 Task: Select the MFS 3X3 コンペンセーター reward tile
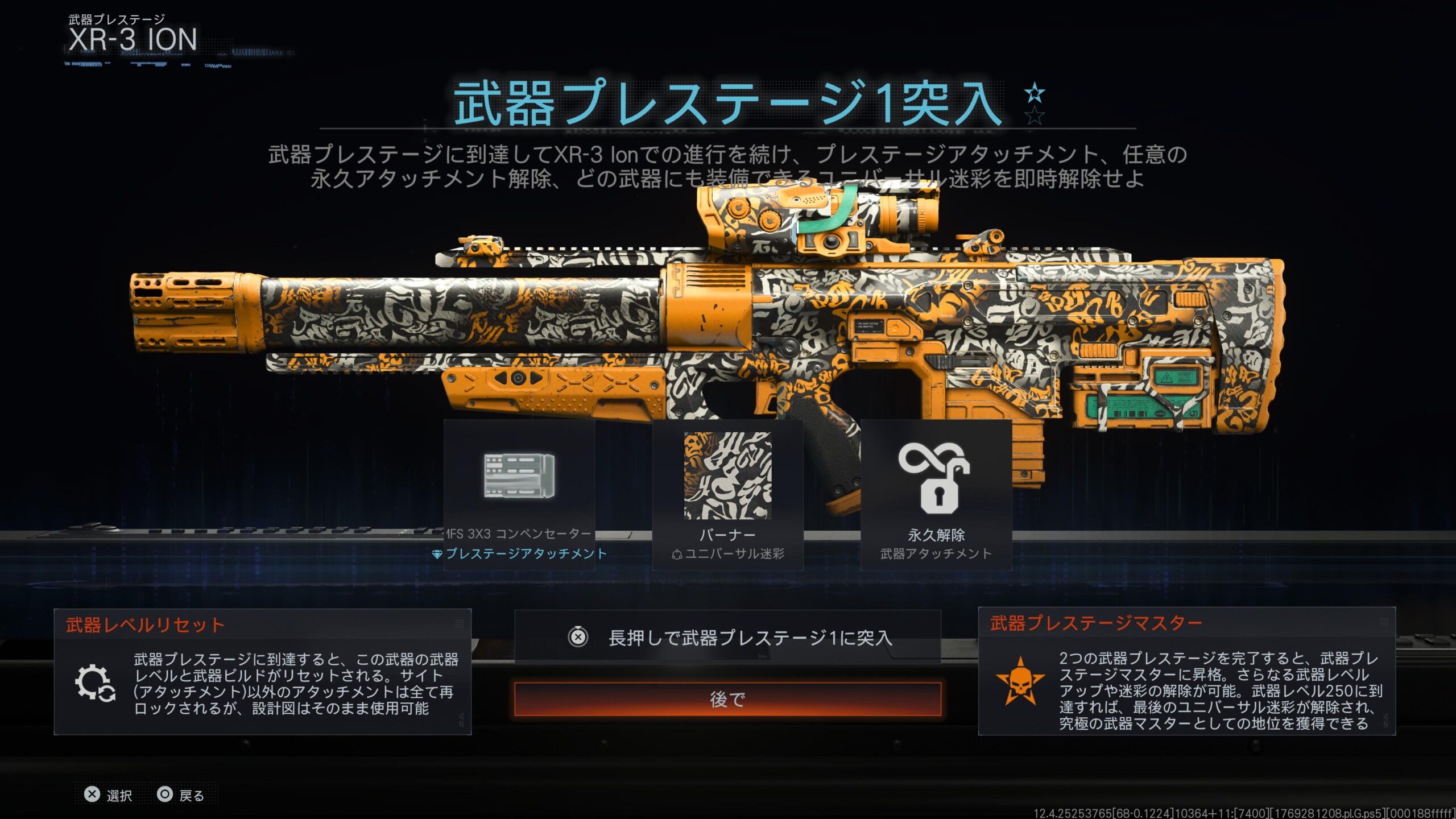519,495
